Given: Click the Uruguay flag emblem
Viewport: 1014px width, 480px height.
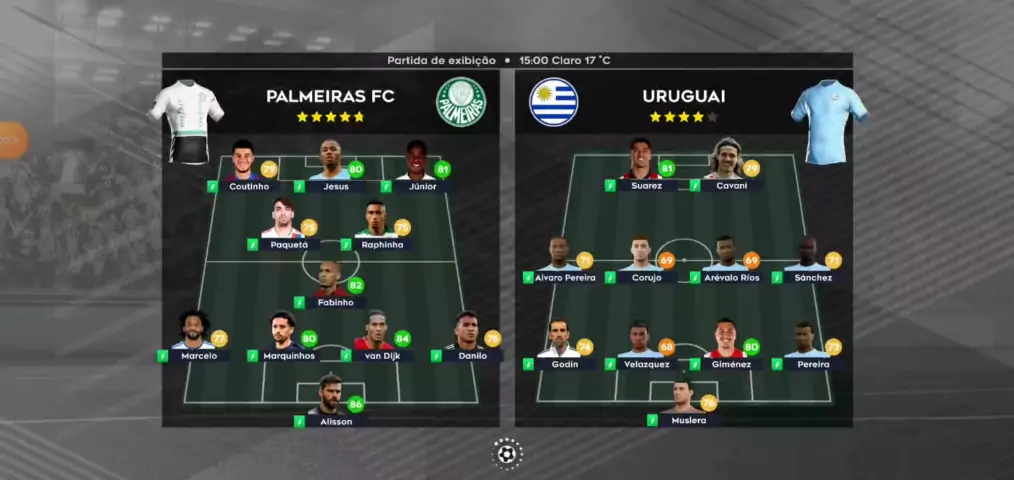Looking at the screenshot, I should coord(554,101).
